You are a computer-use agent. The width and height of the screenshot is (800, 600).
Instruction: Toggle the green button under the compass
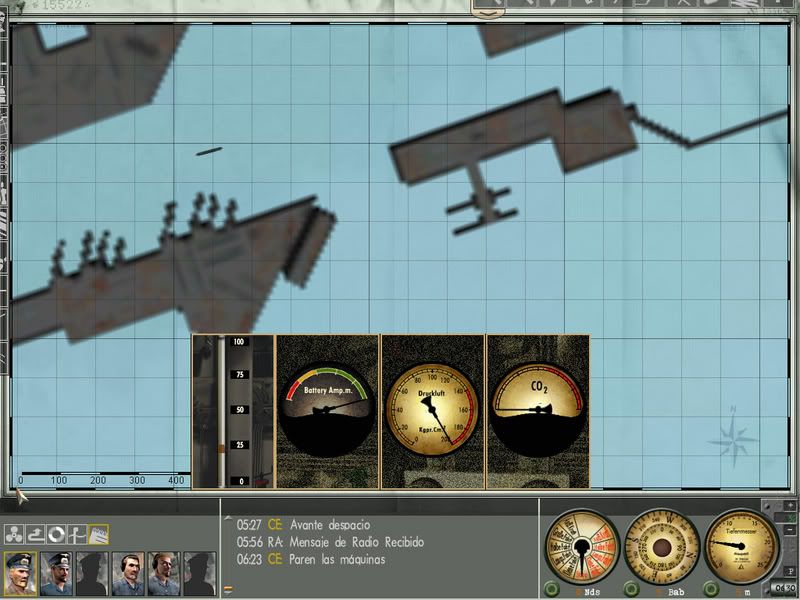[631, 588]
